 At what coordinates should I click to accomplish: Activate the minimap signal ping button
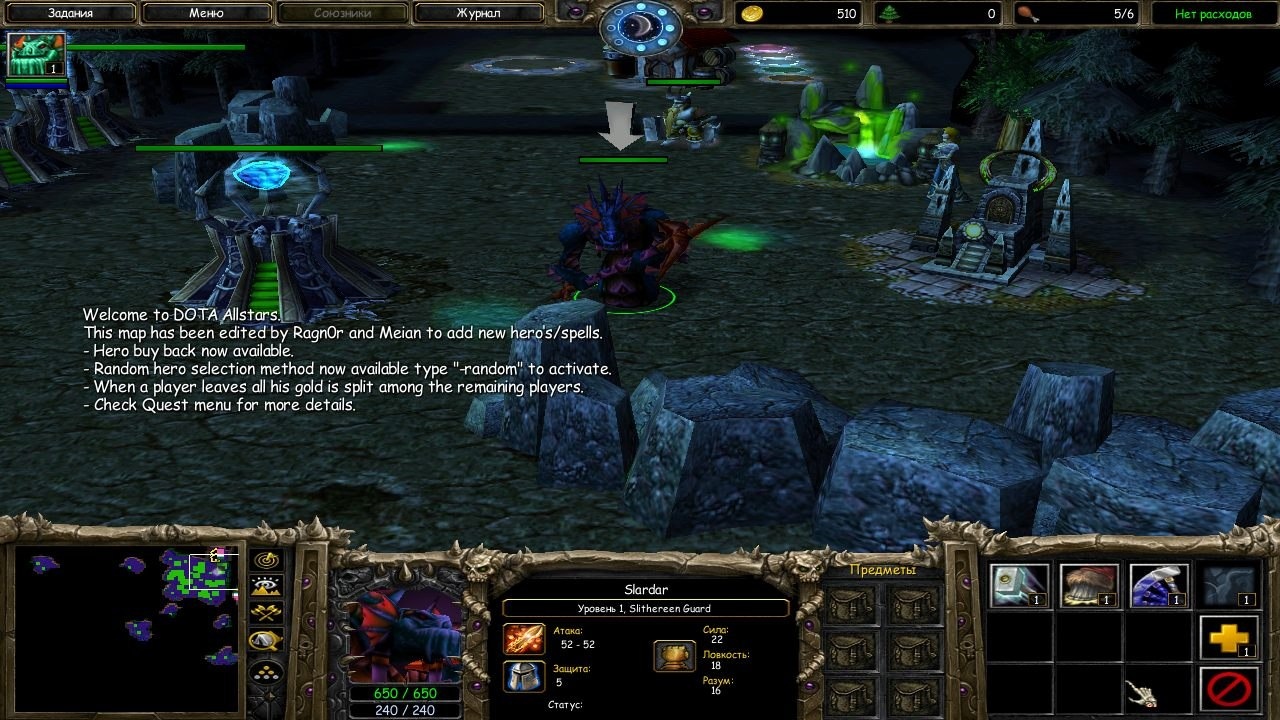tap(267, 561)
